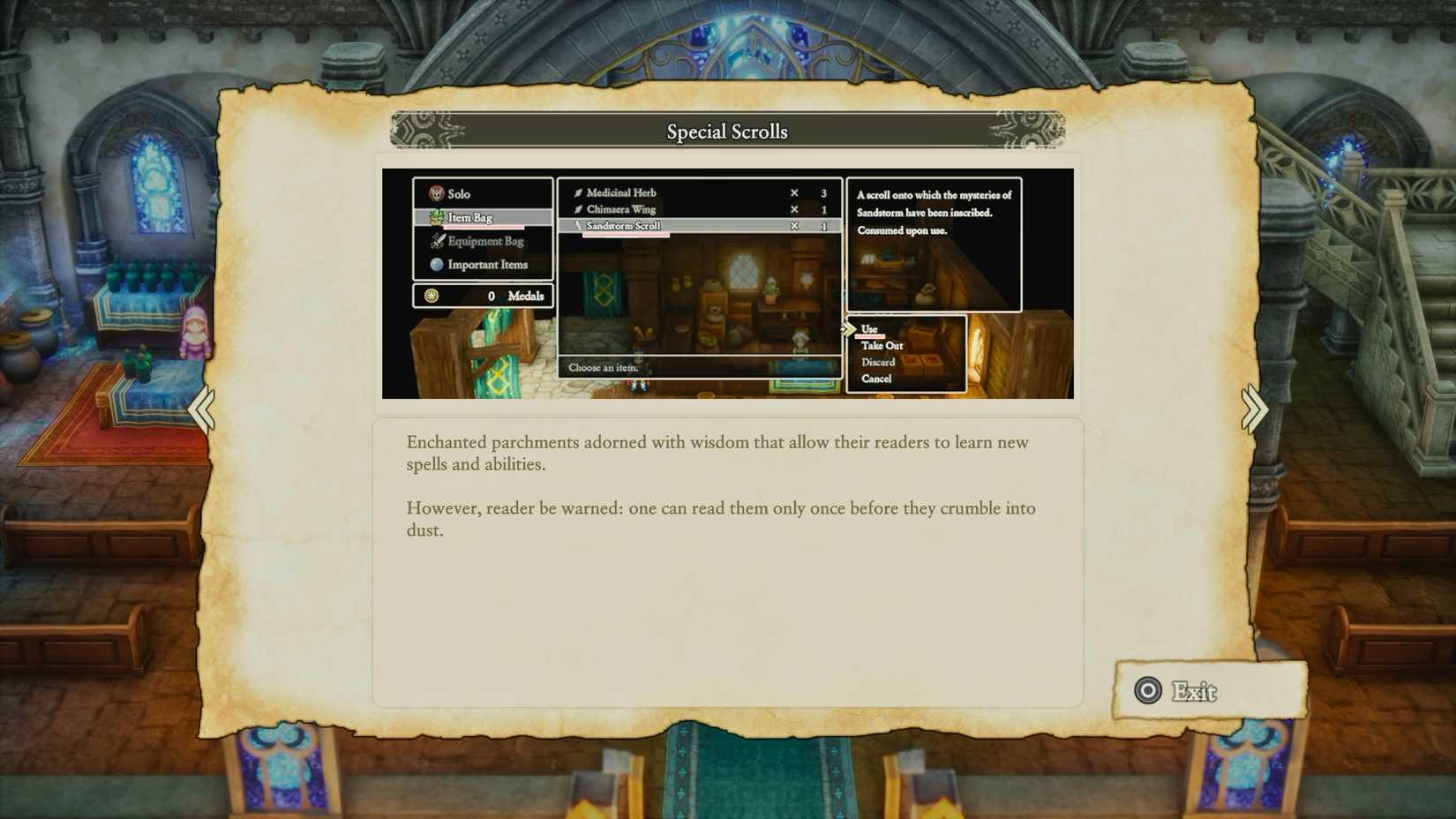Viewport: 1456px width, 819px height.
Task: Select Discard from the action menu
Action: point(877,362)
